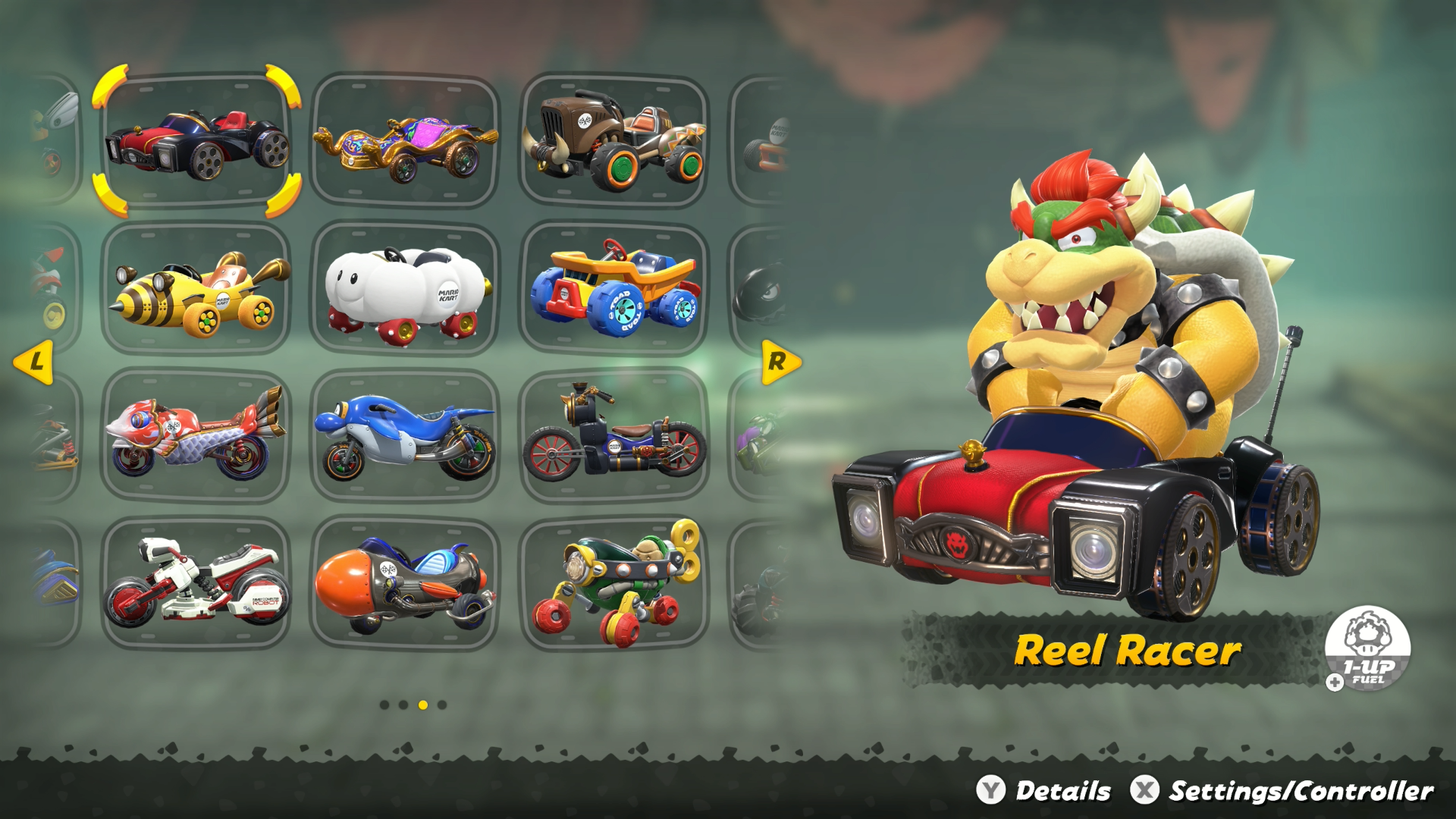
Task: Select the highlighted Reel Racer kart
Action: click(195, 144)
